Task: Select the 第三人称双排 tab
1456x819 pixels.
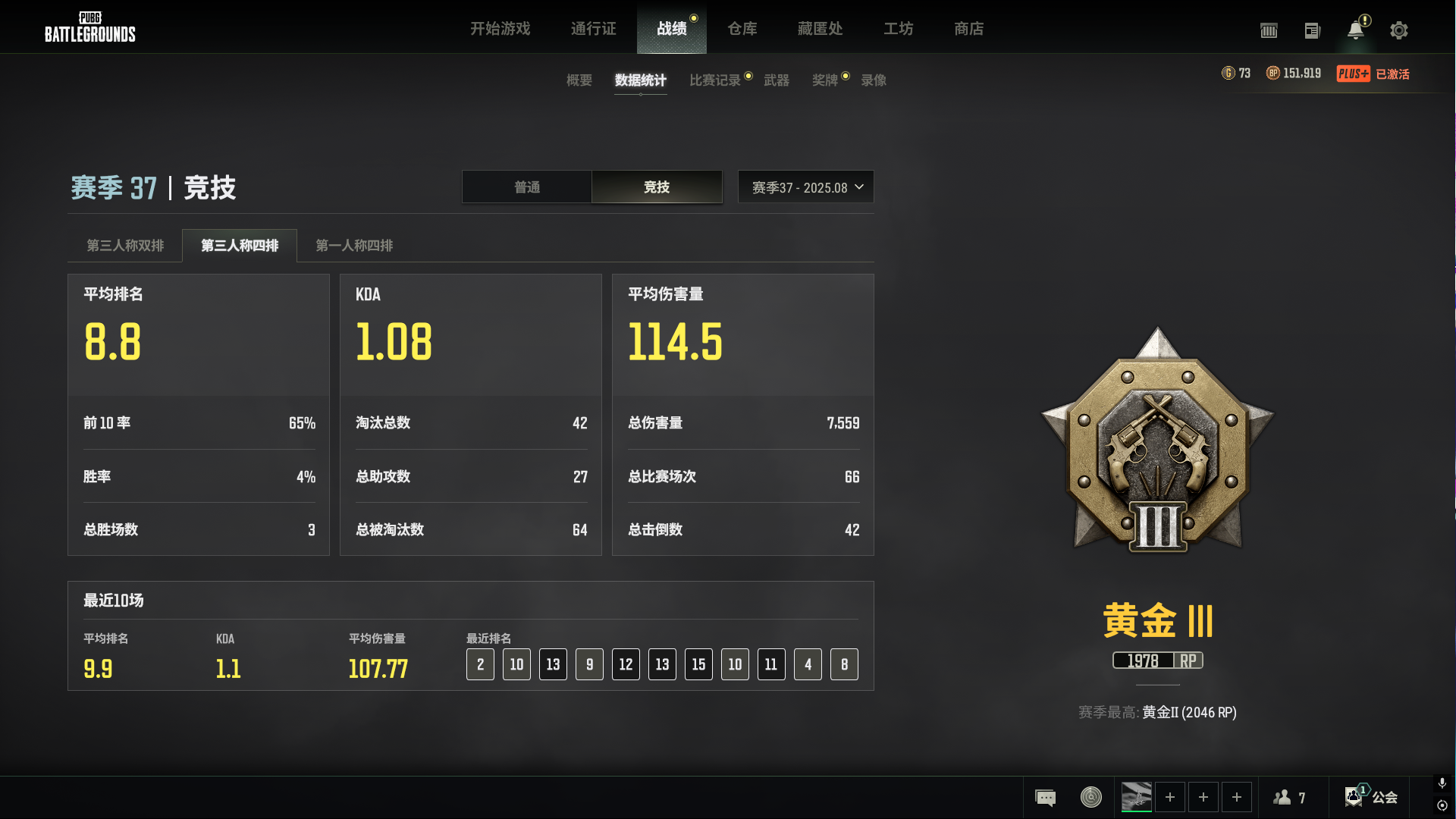Action: click(x=125, y=246)
